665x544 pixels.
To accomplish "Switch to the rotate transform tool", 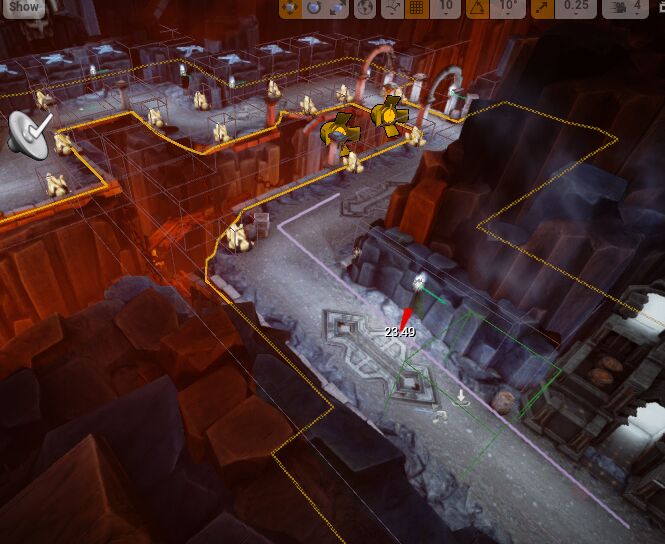I will (314, 7).
